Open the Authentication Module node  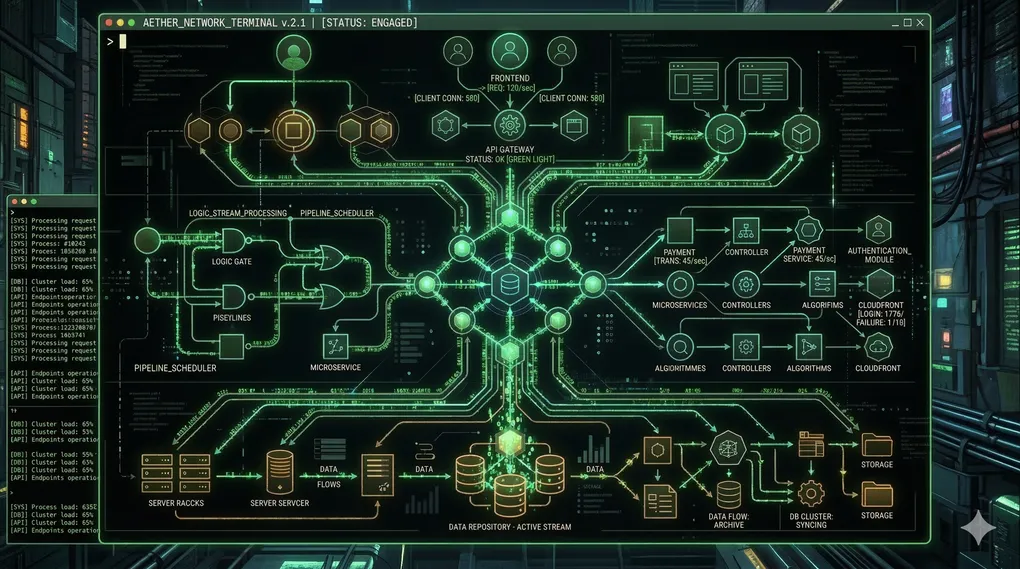click(877, 229)
